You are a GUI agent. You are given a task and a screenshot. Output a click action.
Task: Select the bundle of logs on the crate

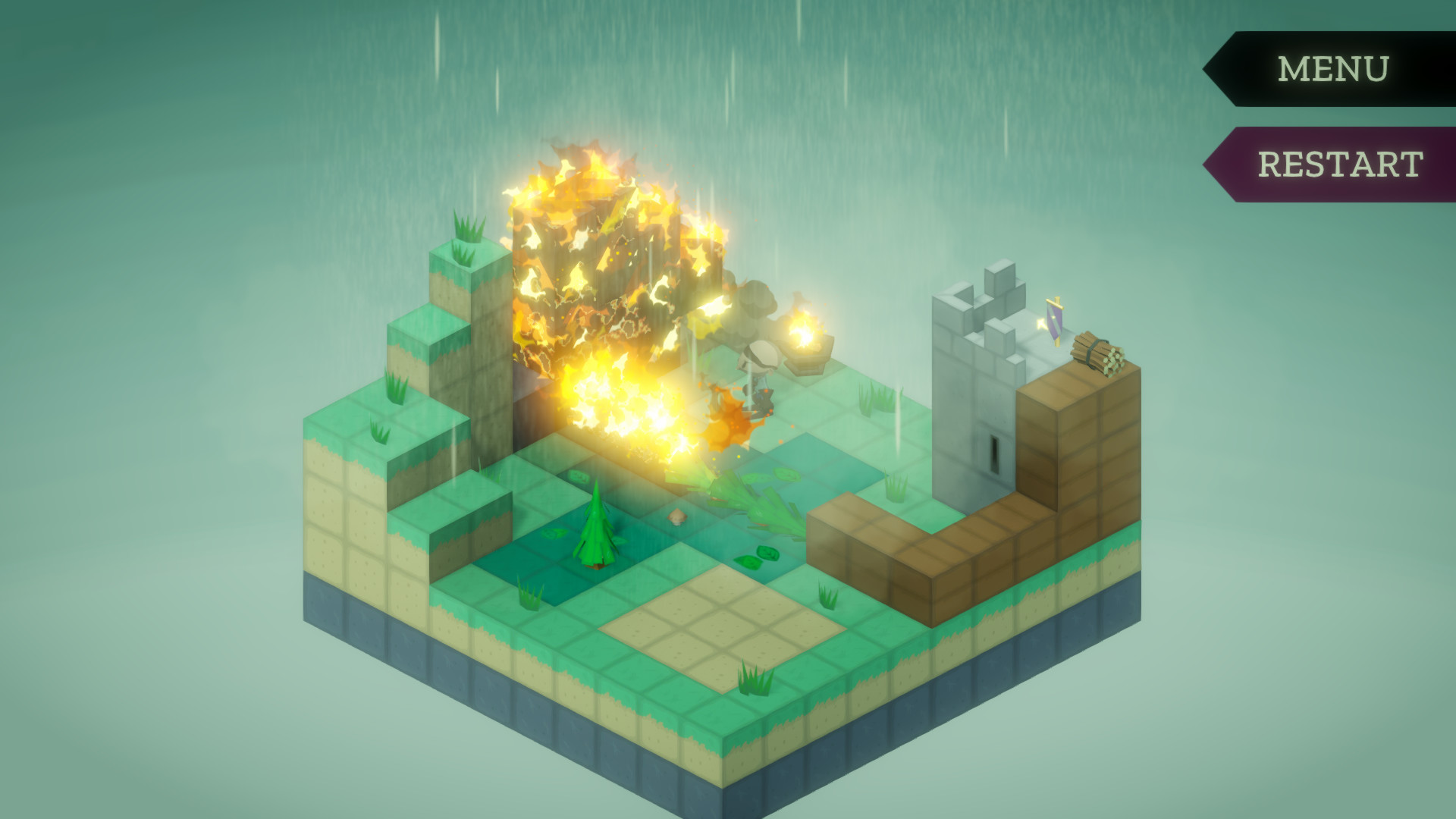1097,353
